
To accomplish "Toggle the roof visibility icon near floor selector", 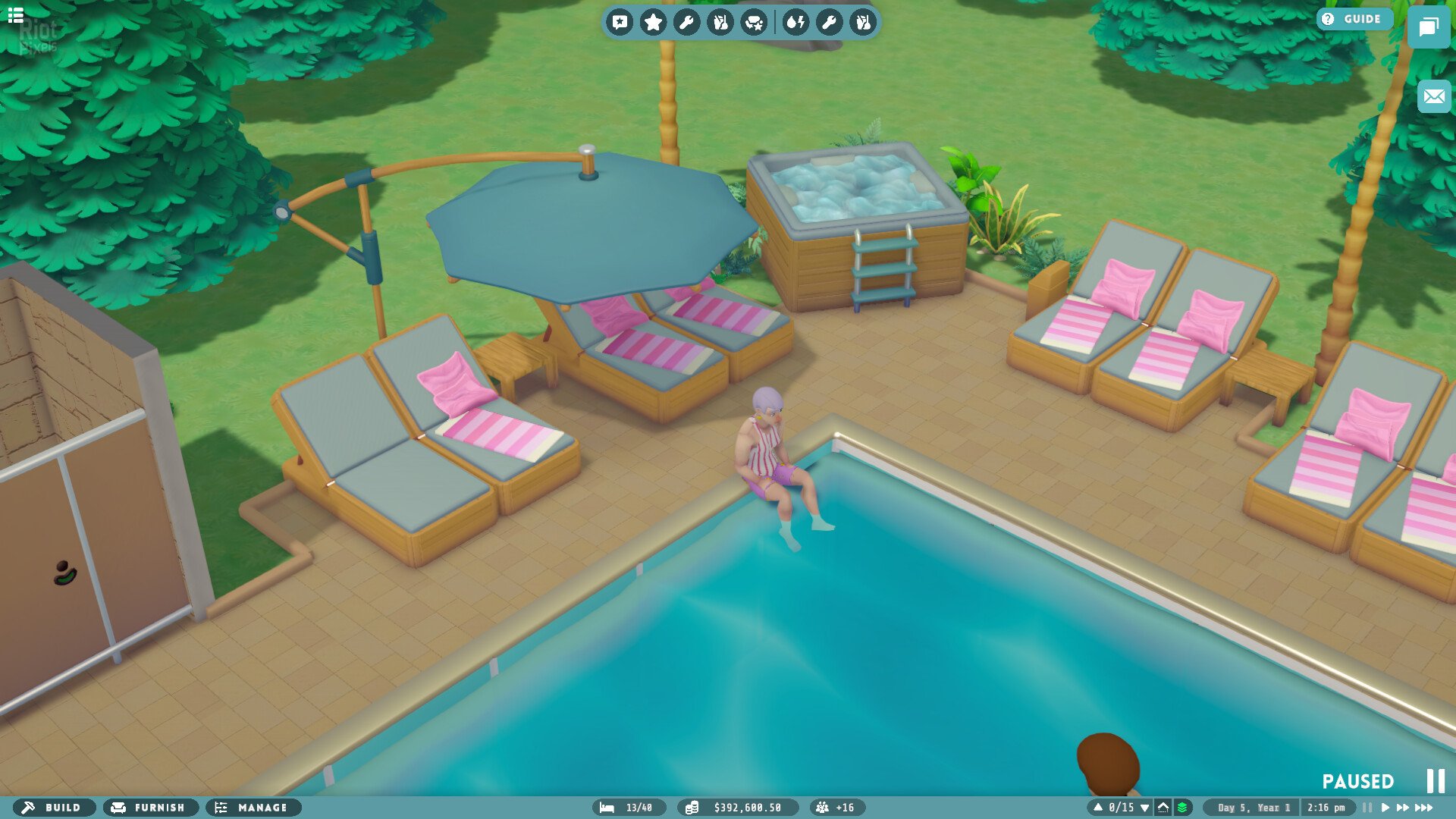I will [1163, 808].
